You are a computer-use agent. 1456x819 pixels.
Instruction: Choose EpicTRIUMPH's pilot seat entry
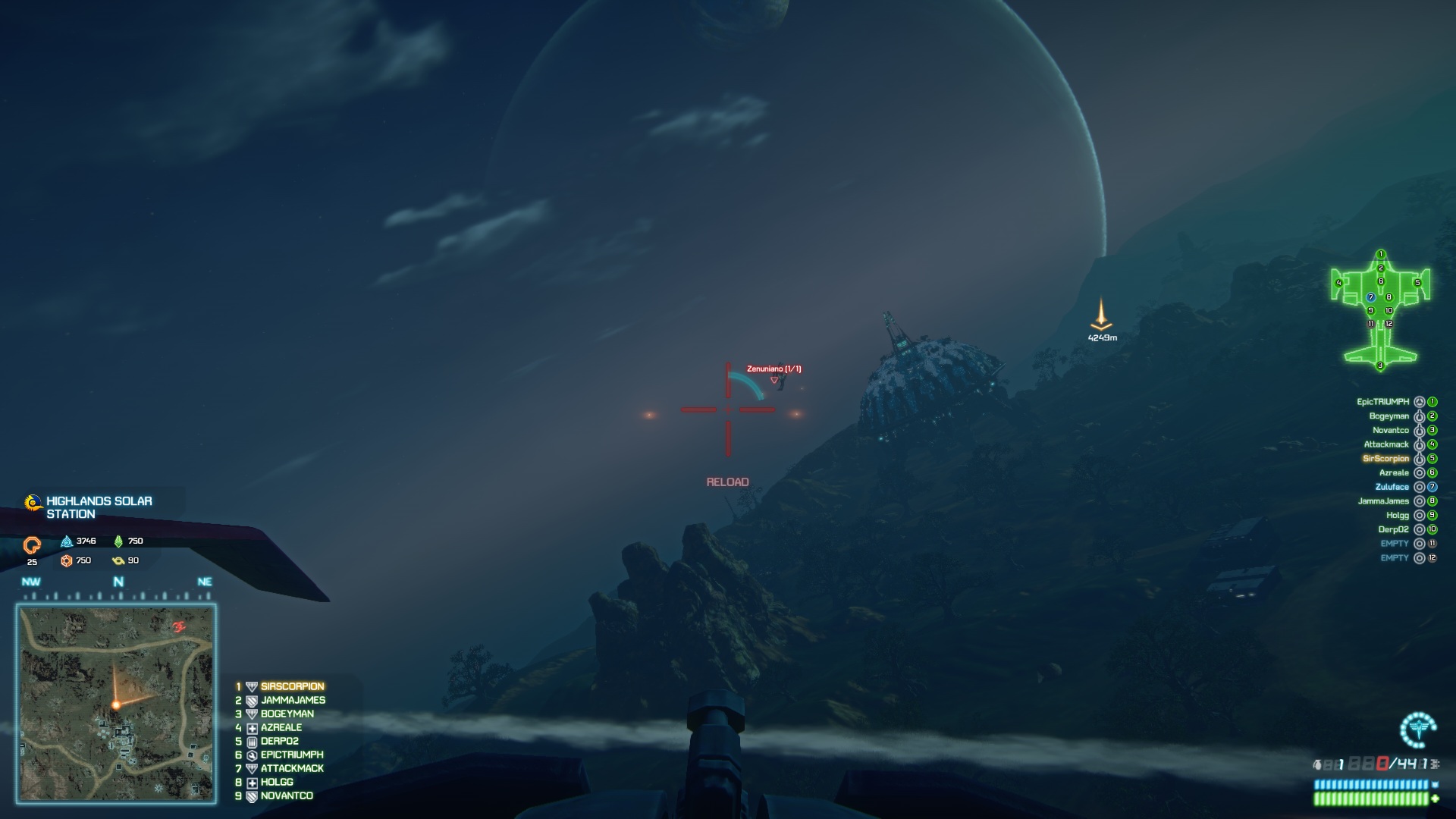click(x=1382, y=402)
